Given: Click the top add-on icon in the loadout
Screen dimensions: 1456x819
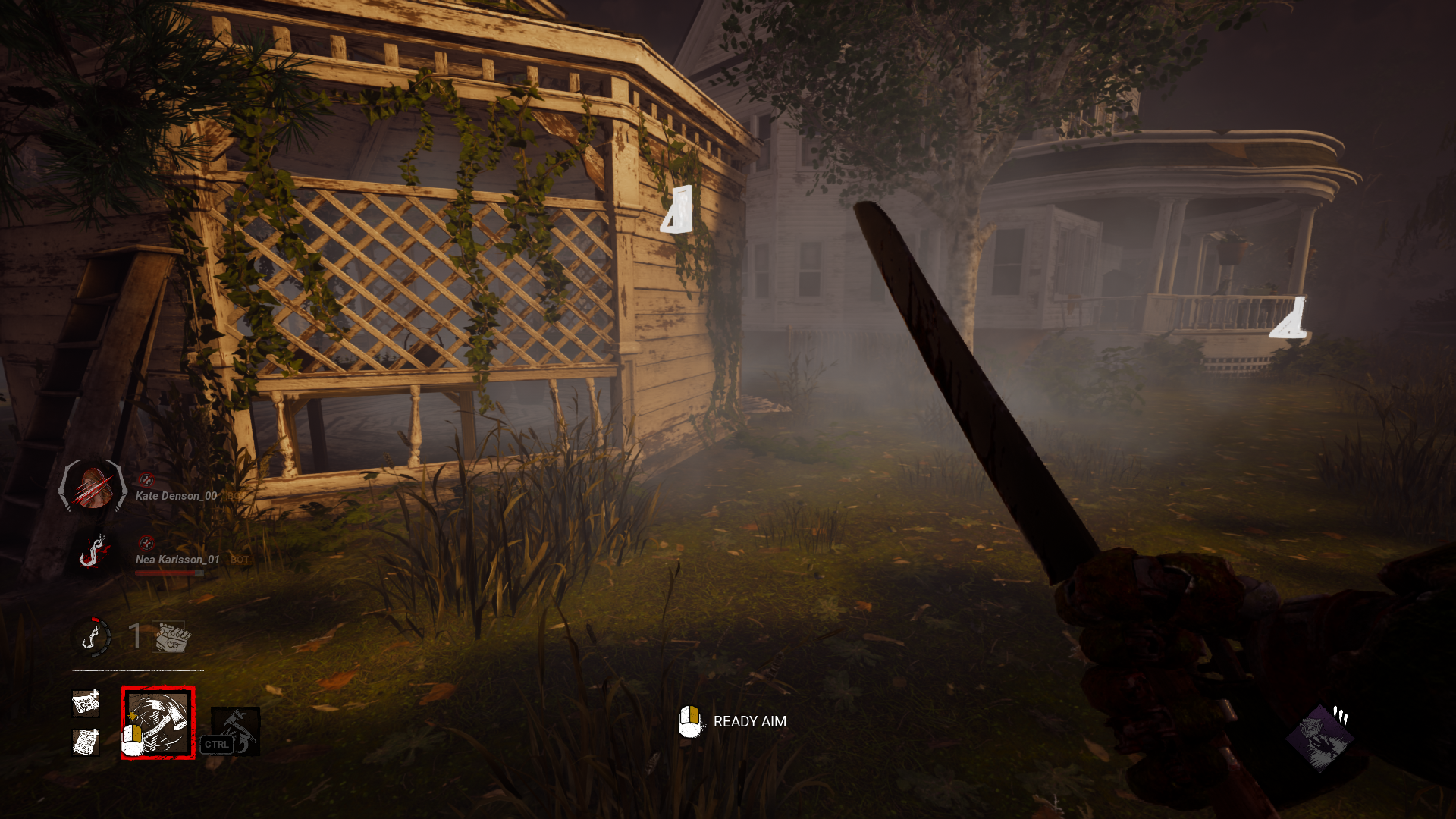Looking at the screenshot, I should [x=86, y=704].
